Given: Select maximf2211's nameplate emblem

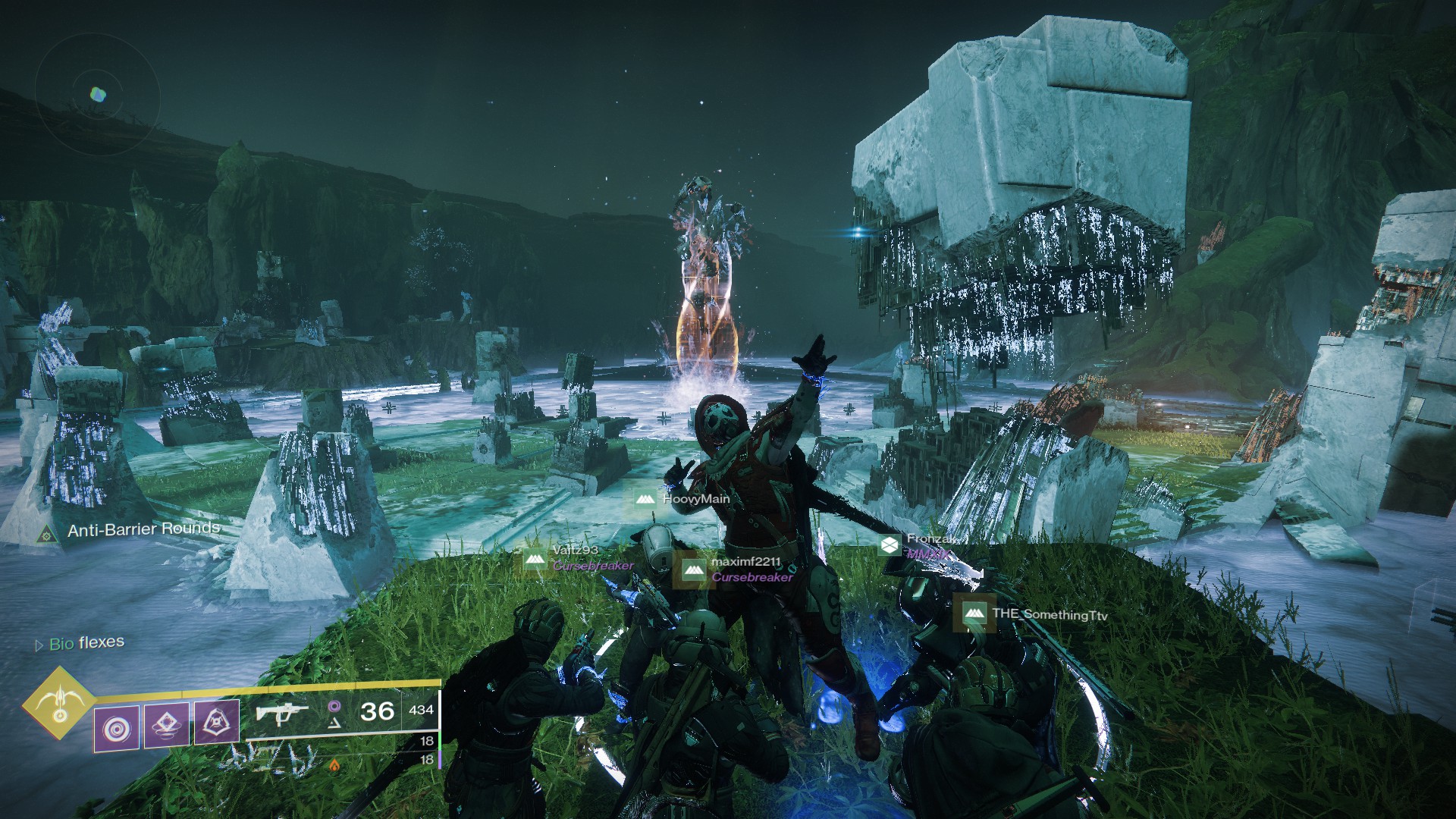Looking at the screenshot, I should pyautogui.click(x=693, y=570).
